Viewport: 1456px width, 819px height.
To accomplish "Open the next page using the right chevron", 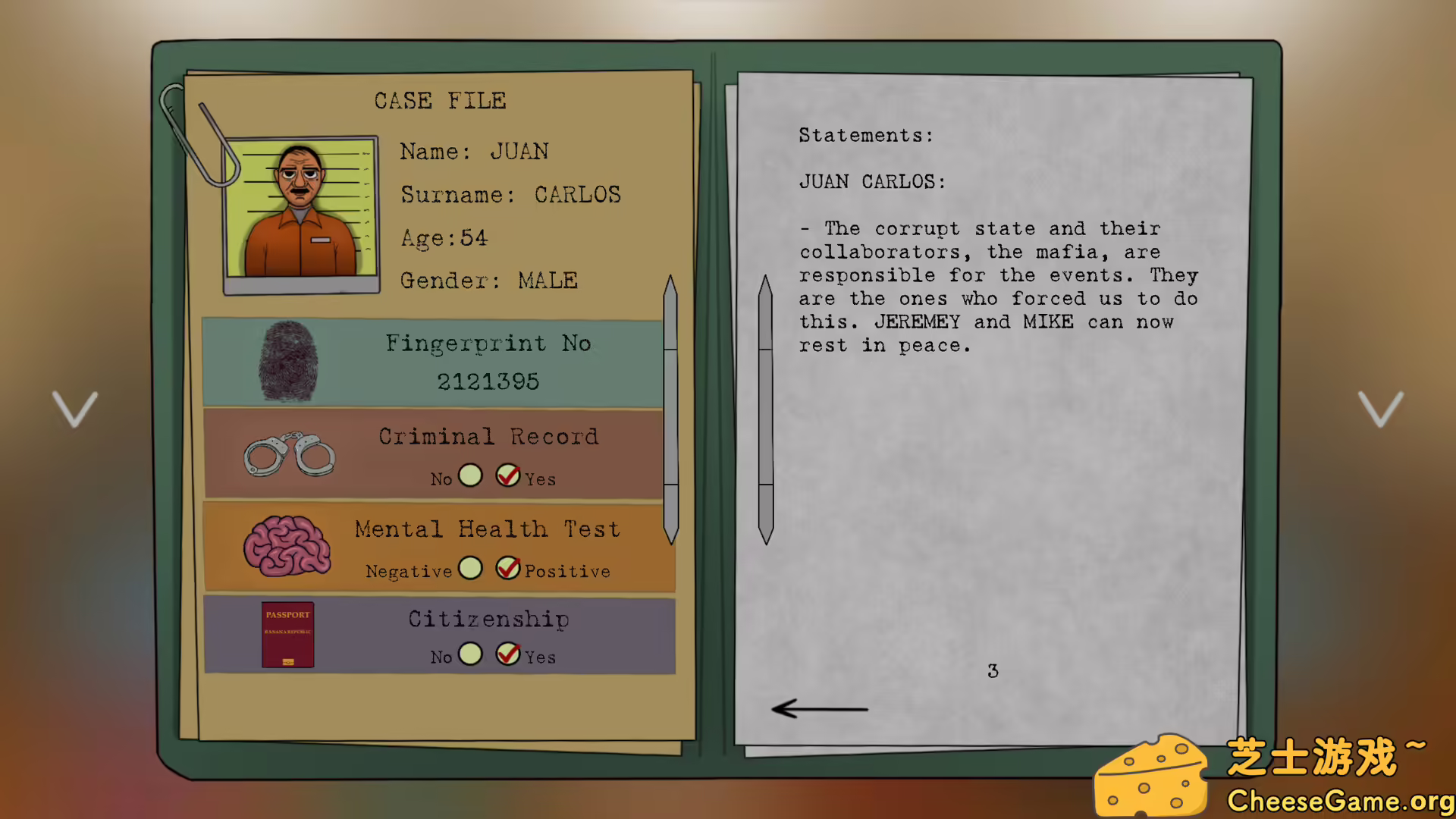I will coord(1382,408).
